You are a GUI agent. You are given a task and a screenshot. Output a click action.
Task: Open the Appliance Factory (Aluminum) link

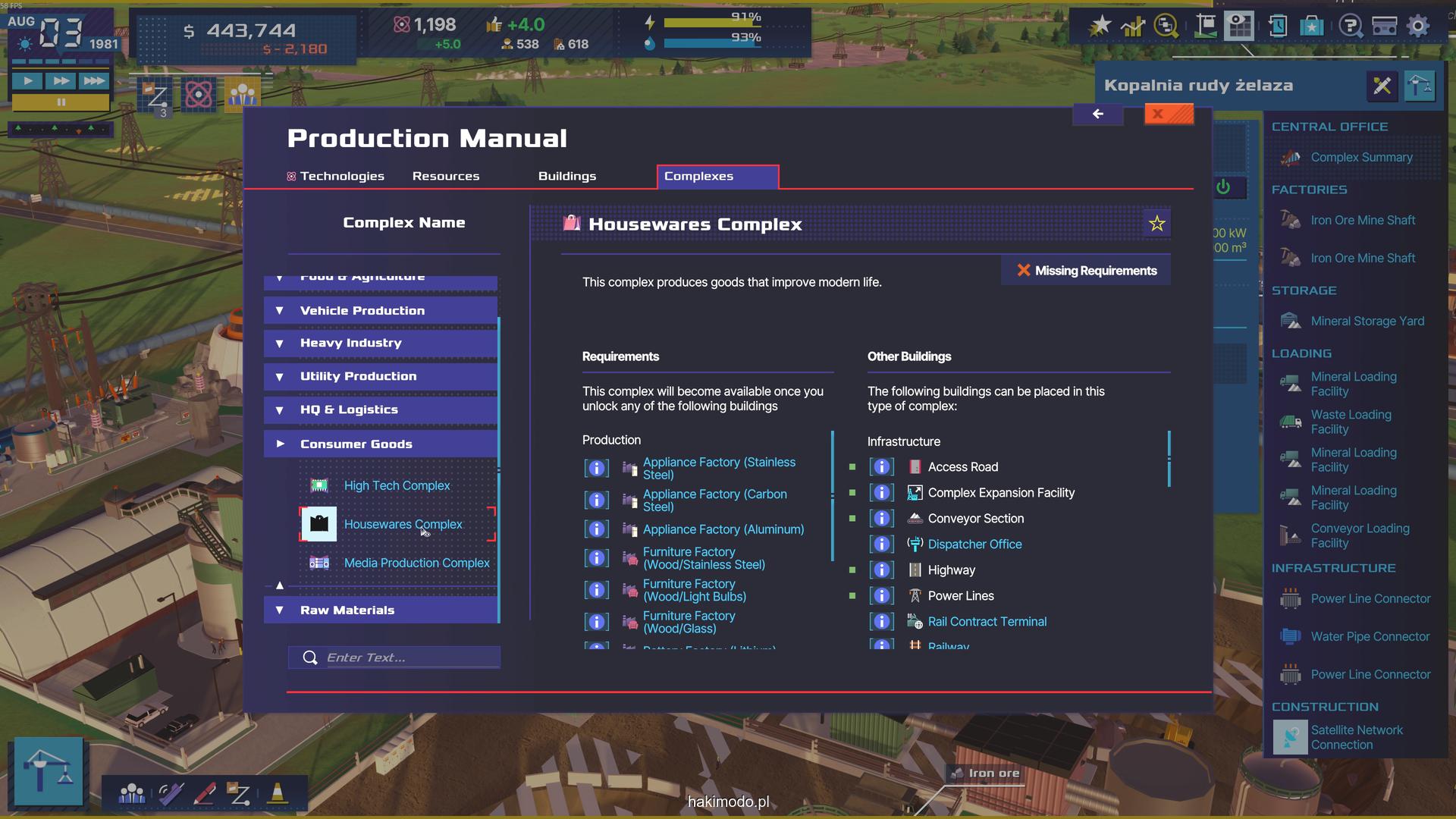coord(723,529)
